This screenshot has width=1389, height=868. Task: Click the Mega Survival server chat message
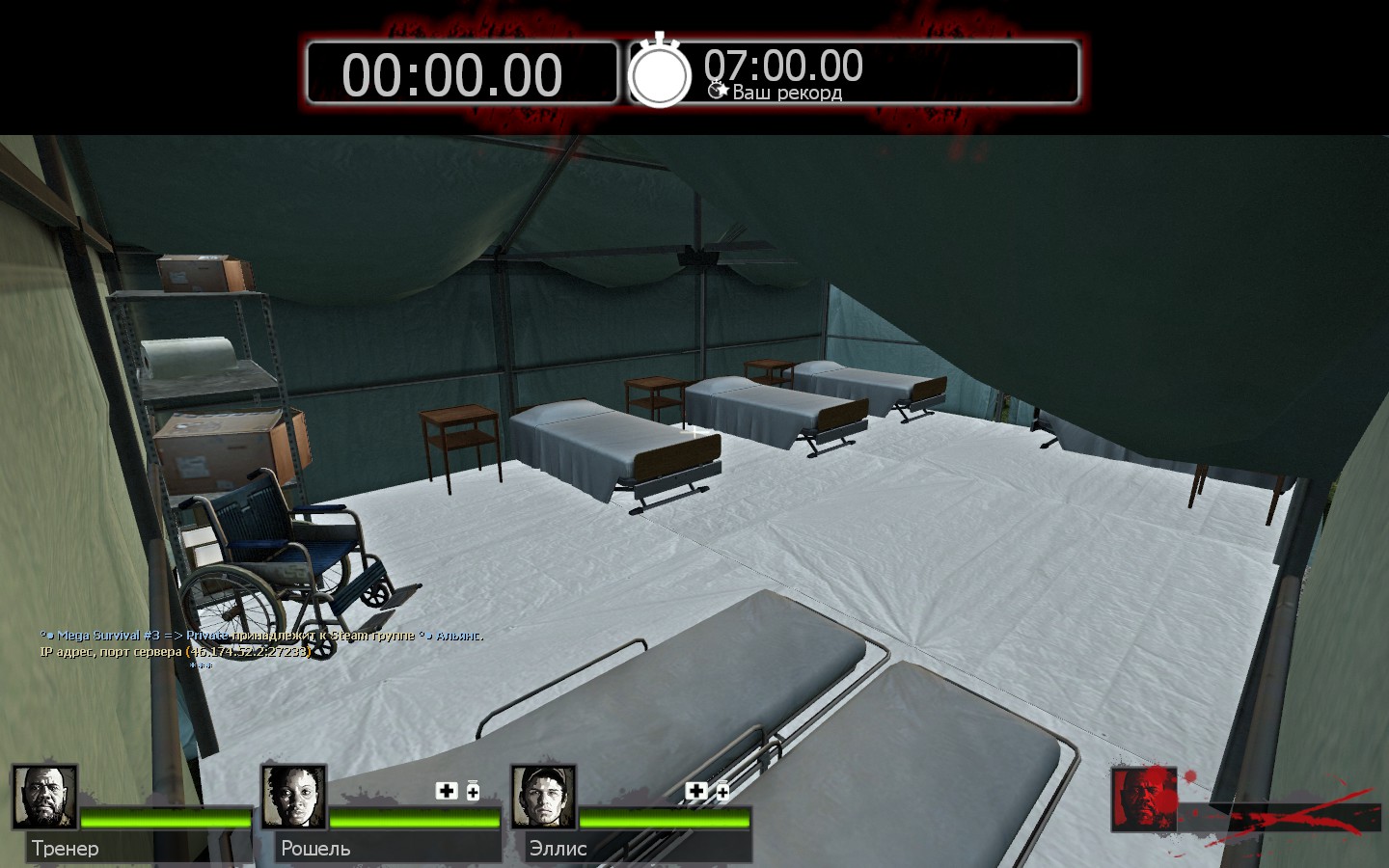click(x=261, y=636)
